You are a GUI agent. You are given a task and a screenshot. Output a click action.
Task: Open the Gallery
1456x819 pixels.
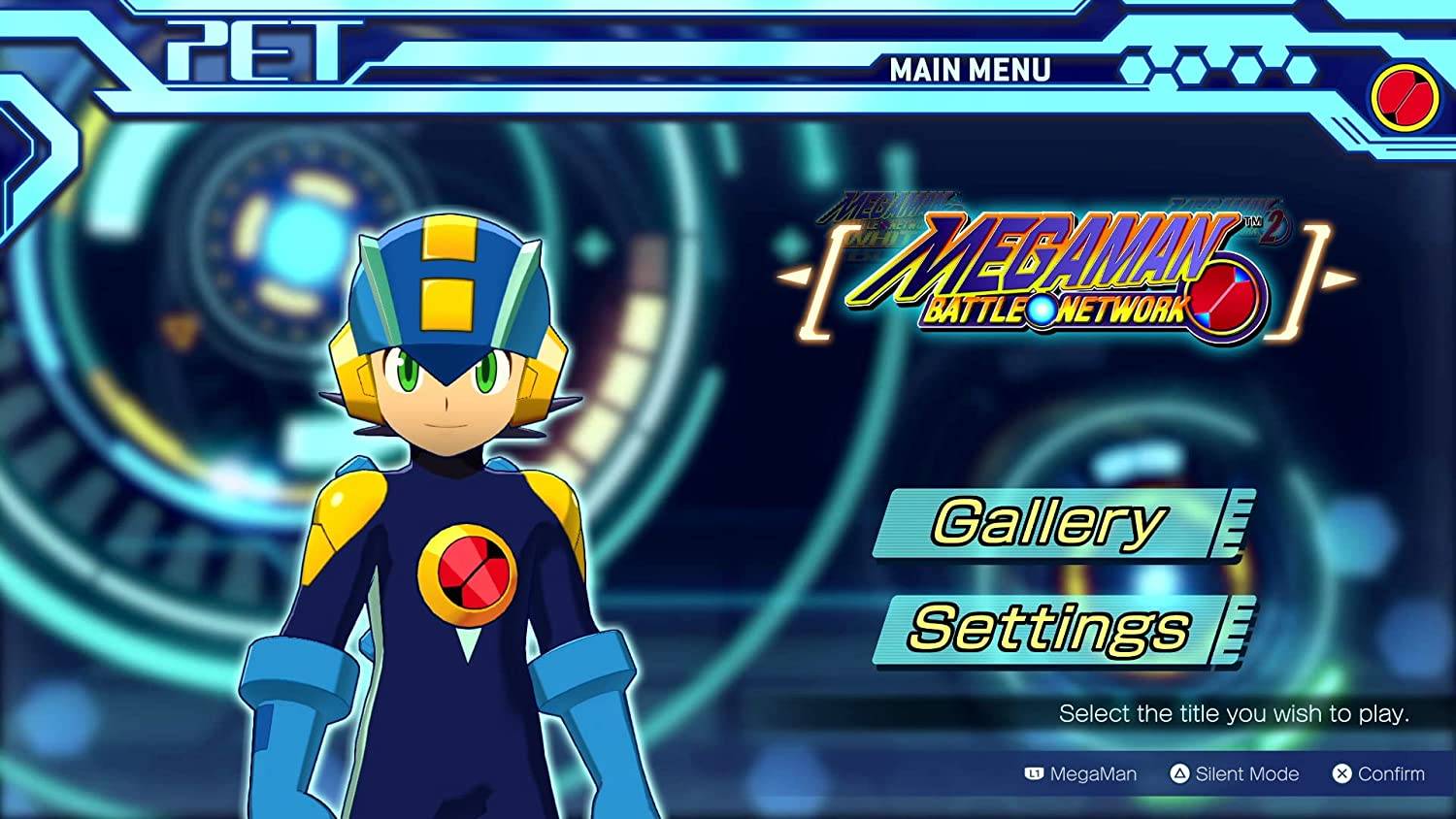point(1046,522)
